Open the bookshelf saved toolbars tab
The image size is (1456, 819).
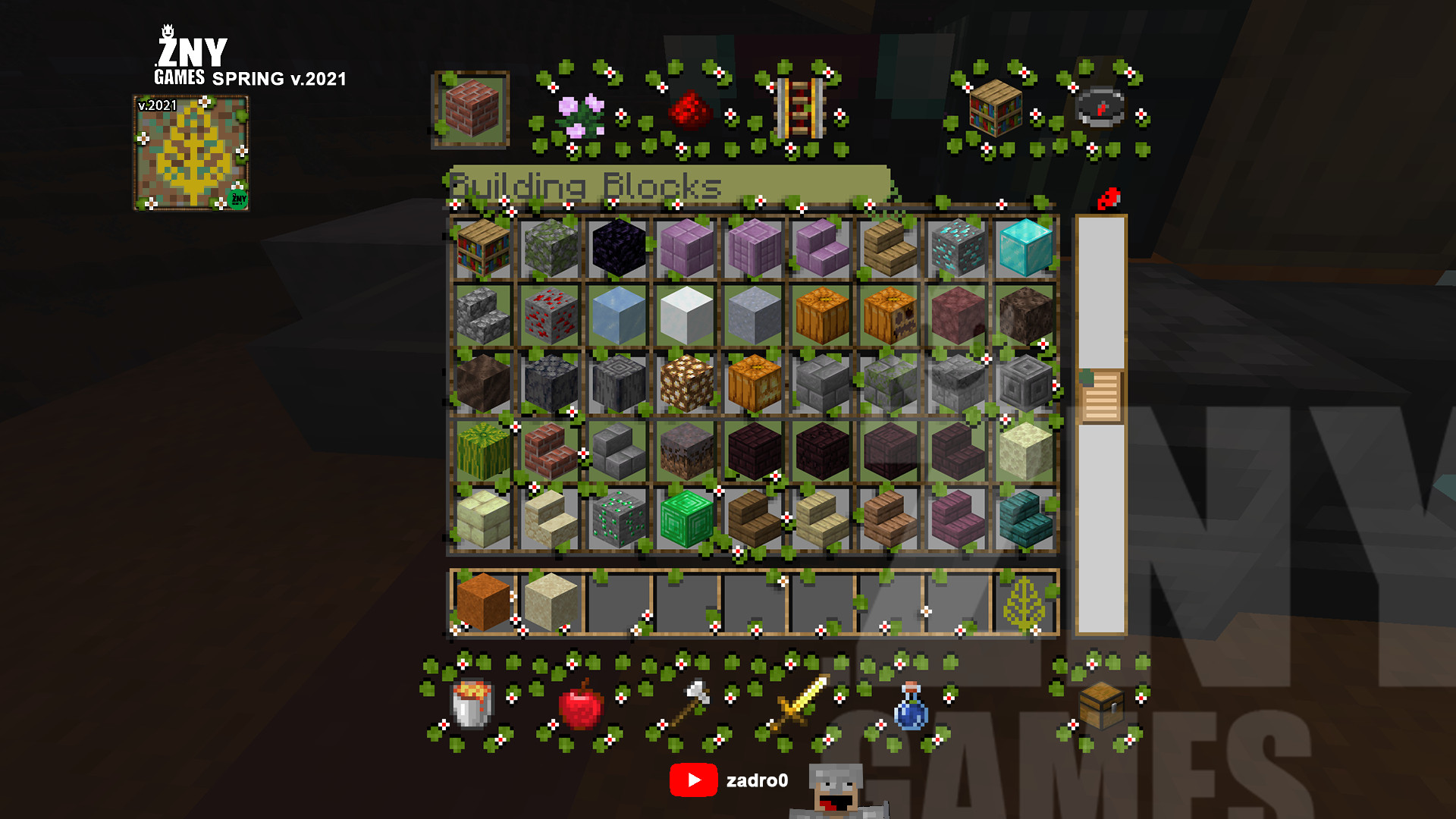(995, 108)
